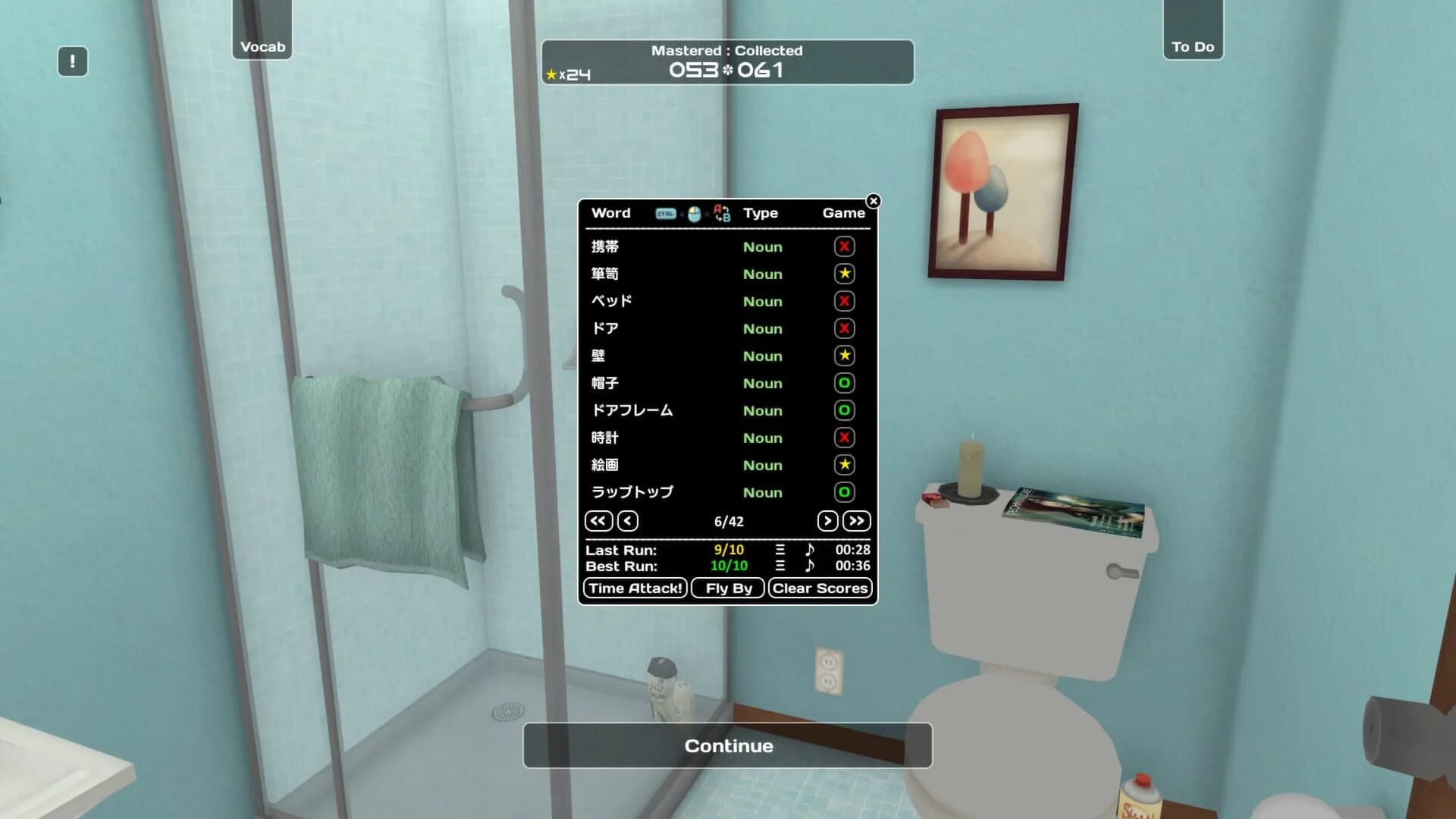Open the Vocab panel
The width and height of the screenshot is (1456, 819).
click(262, 46)
